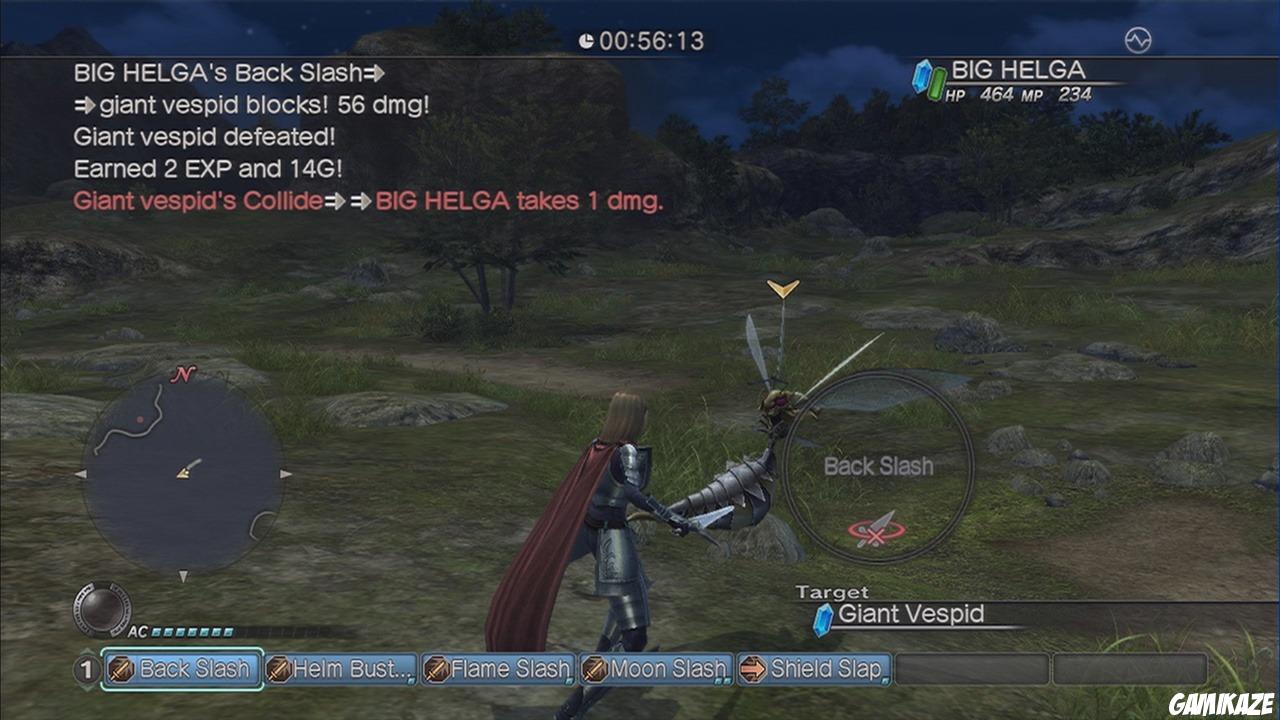Image resolution: width=1280 pixels, height=720 pixels.
Task: Click the Back Slash command in the targeting circle
Action: 880,466
